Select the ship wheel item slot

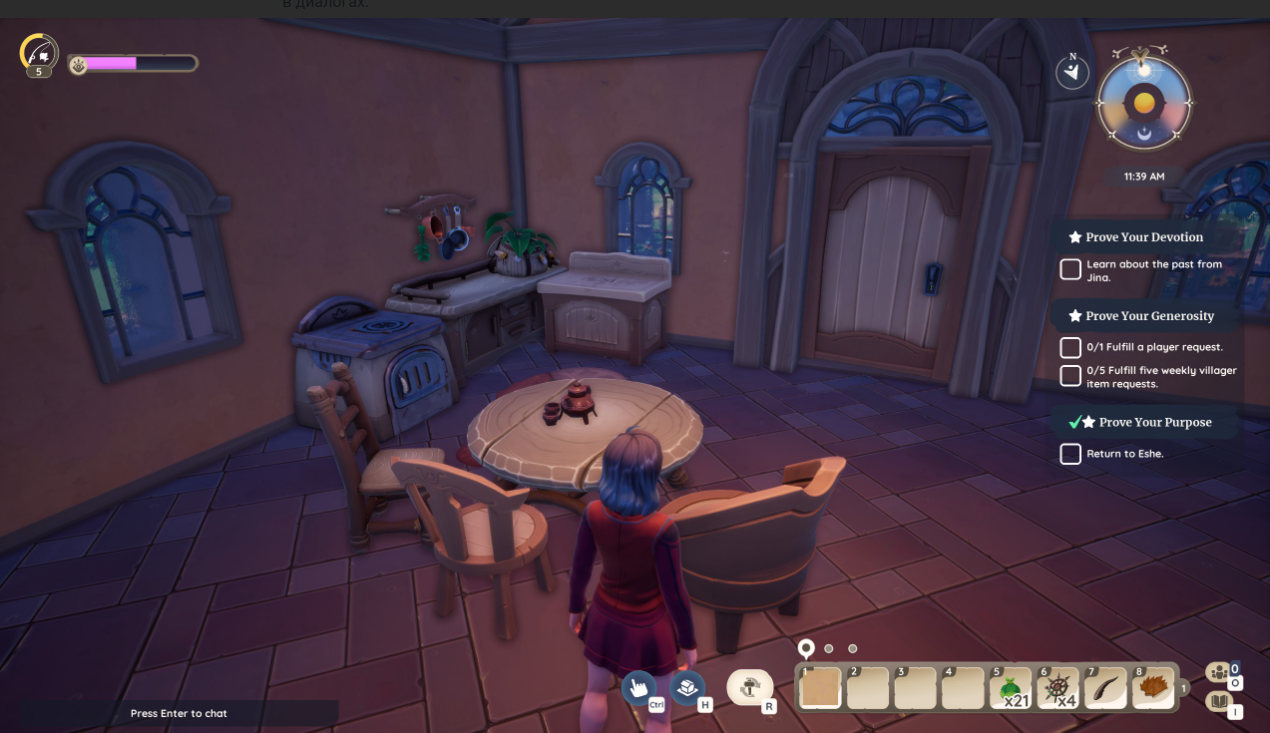click(x=1059, y=688)
